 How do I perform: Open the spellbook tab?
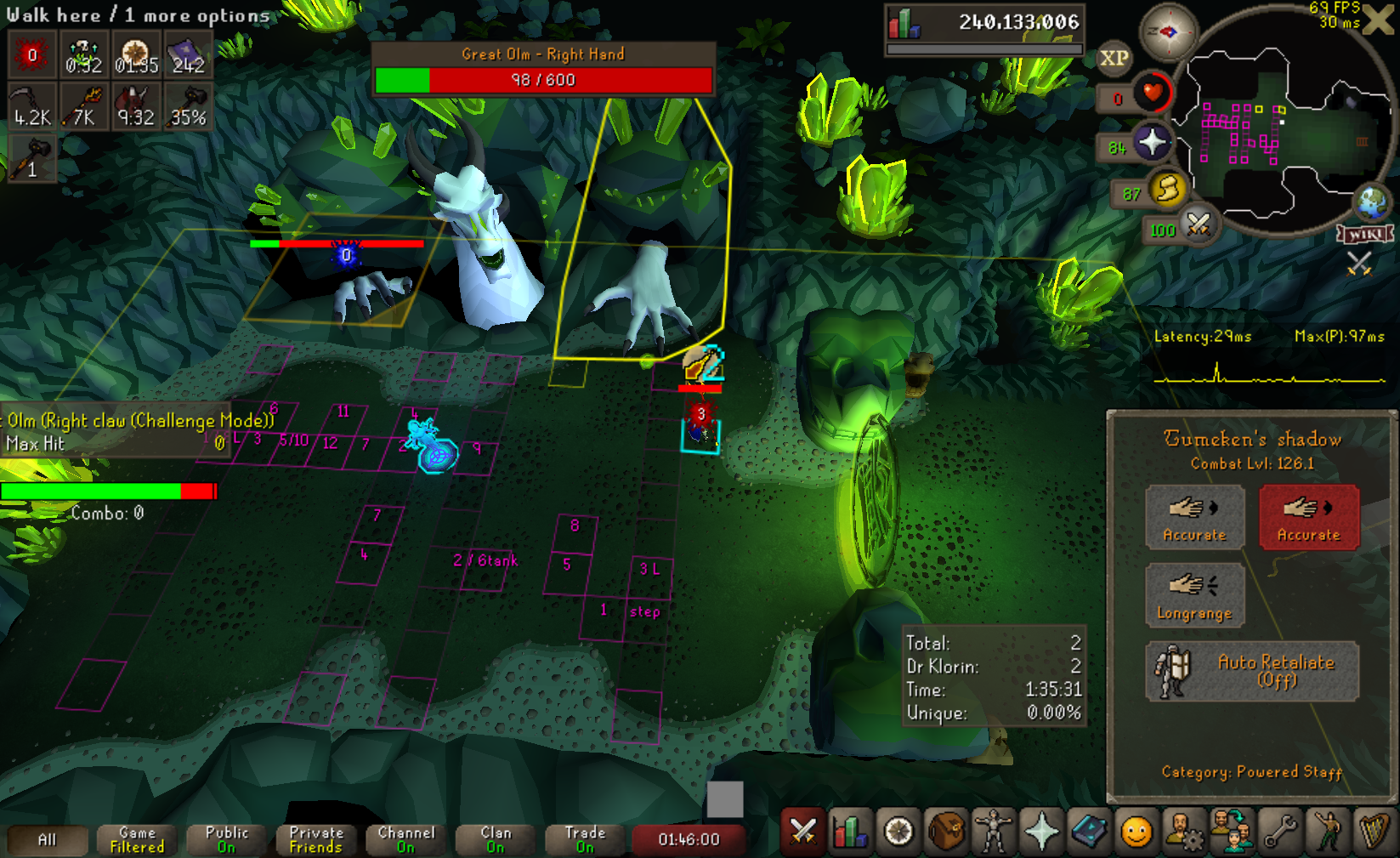click(1089, 831)
